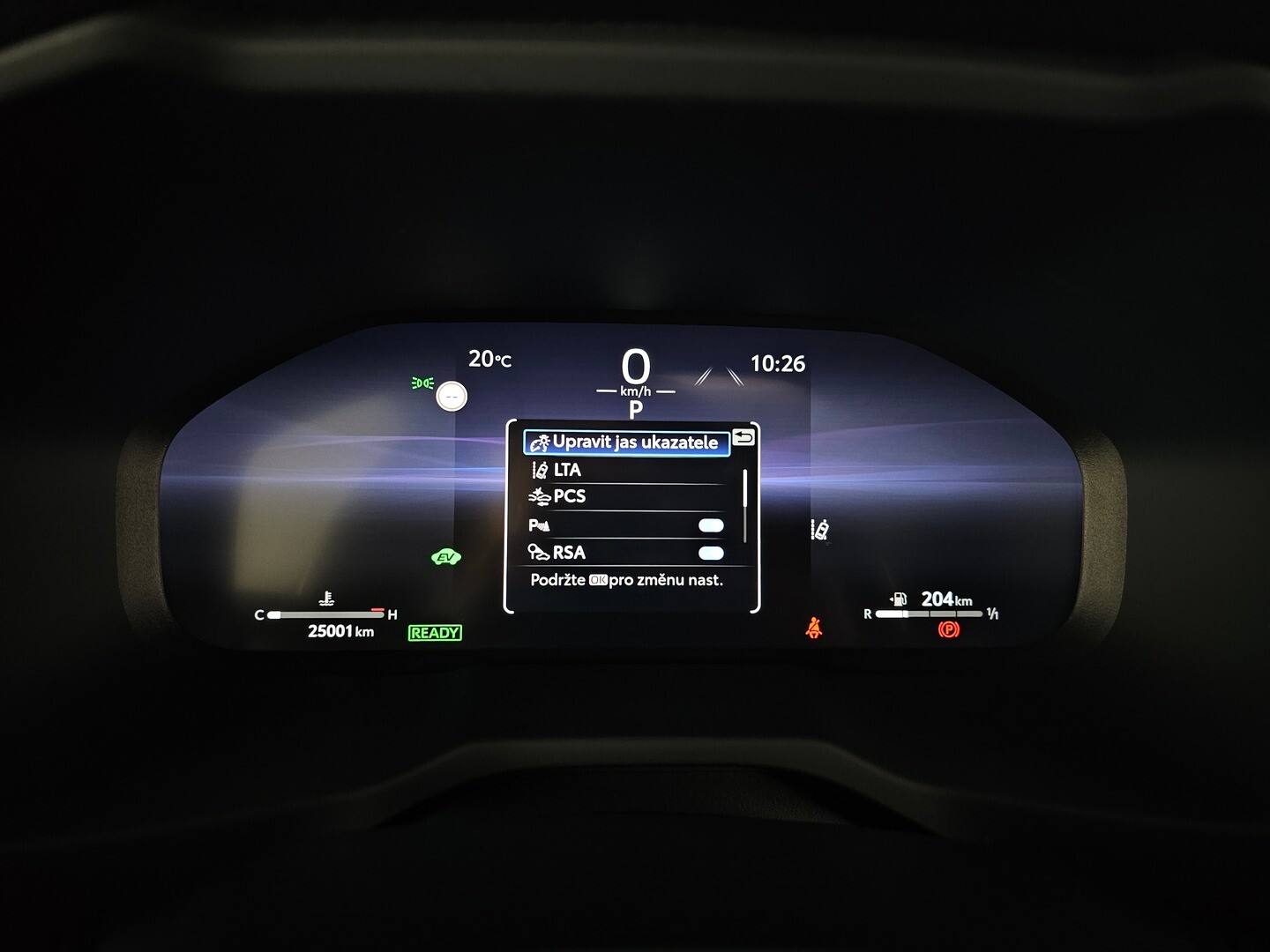The width and height of the screenshot is (1270, 952).
Task: Select the Upravit jas ukazatele entry
Action: (x=626, y=443)
